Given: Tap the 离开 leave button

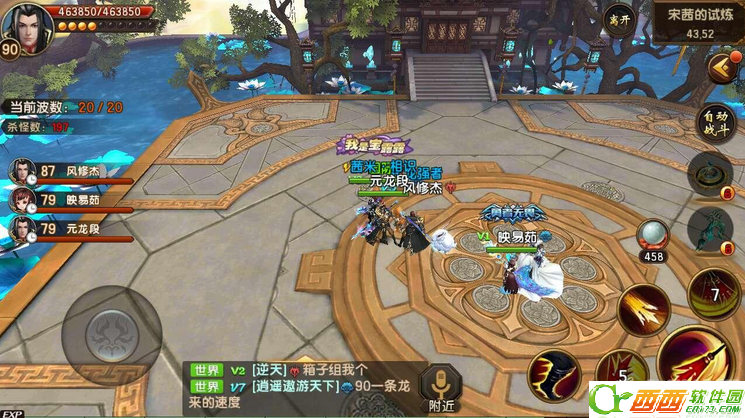Looking at the screenshot, I should click(x=619, y=22).
